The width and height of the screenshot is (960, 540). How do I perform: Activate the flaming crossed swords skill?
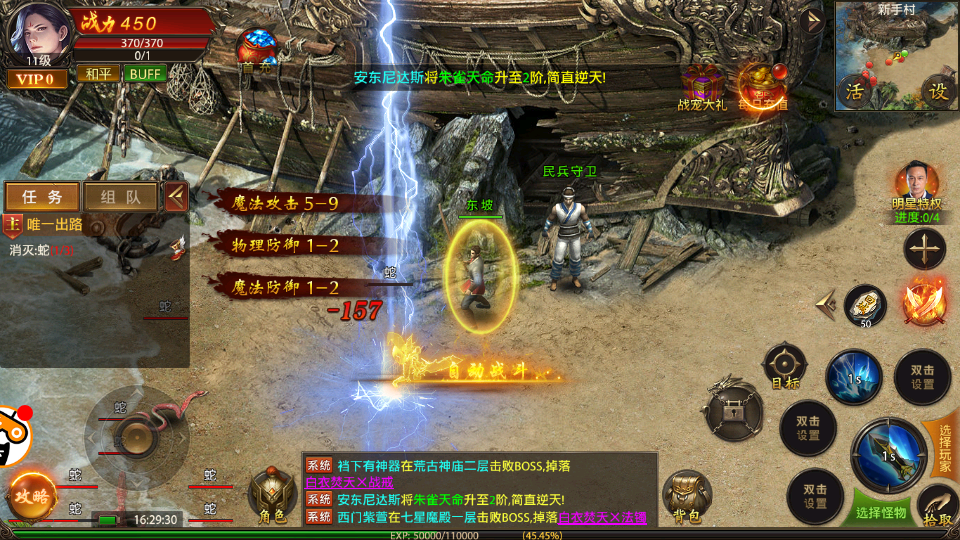(922, 301)
